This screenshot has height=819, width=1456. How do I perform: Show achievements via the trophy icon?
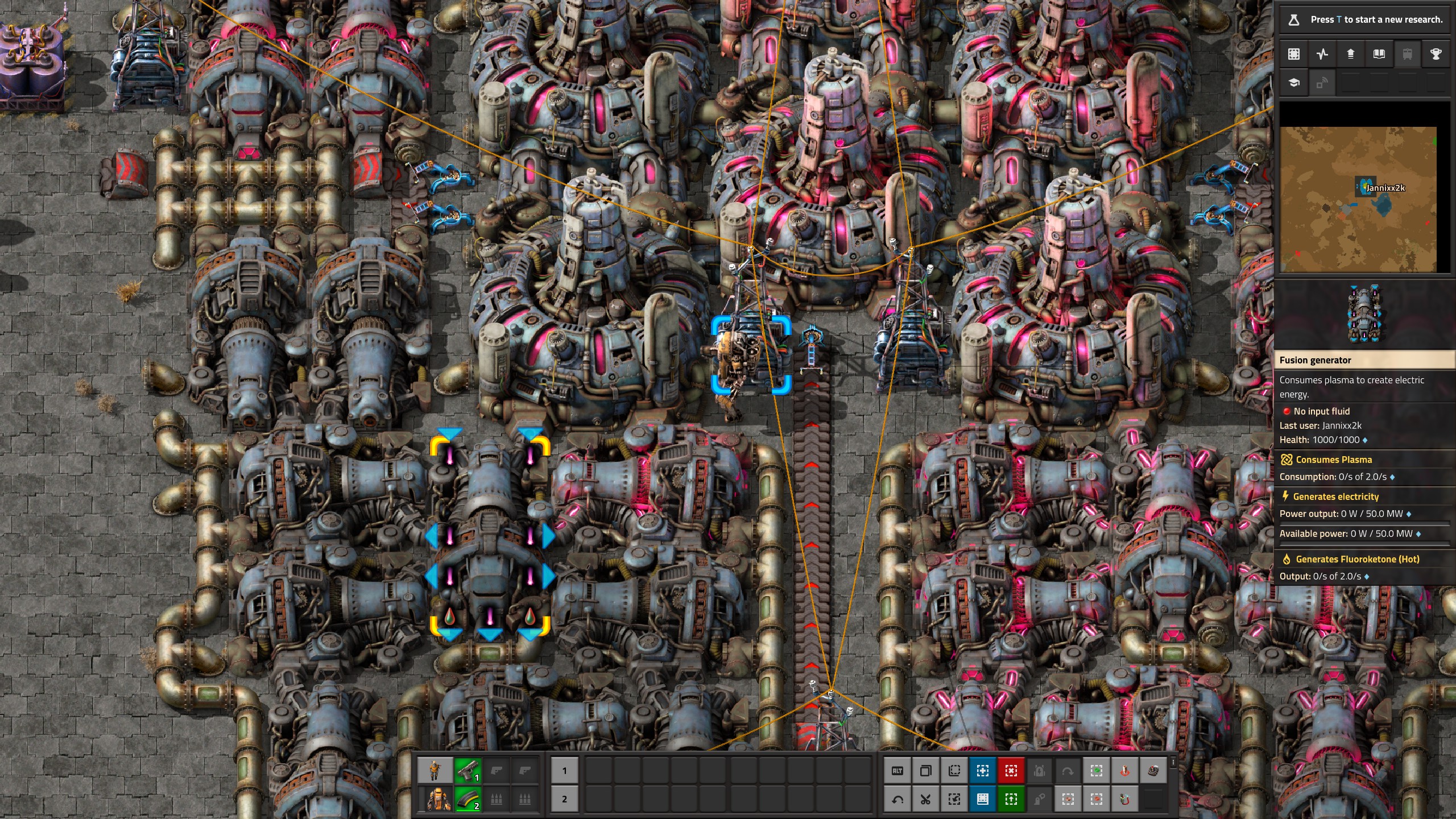1436,54
